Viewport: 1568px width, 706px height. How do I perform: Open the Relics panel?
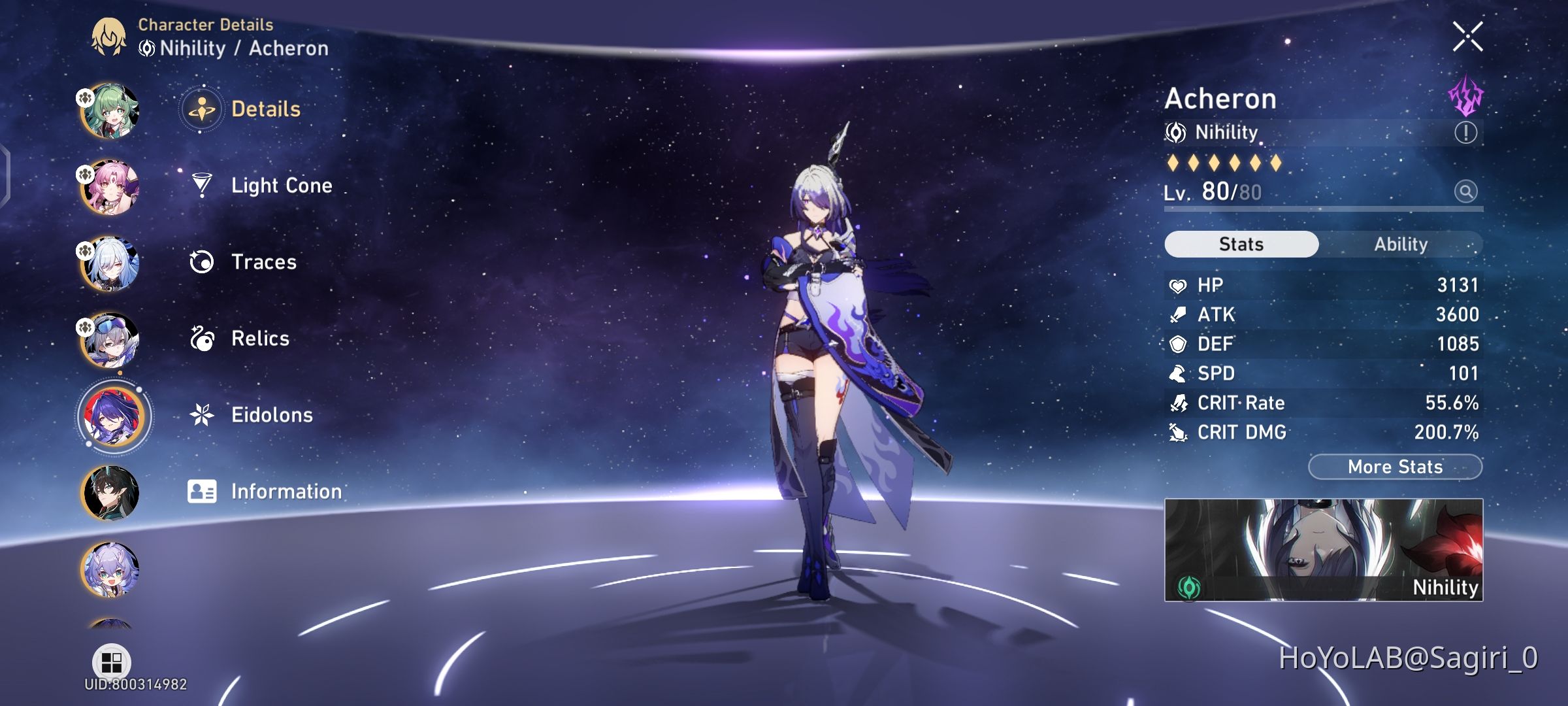click(x=260, y=339)
